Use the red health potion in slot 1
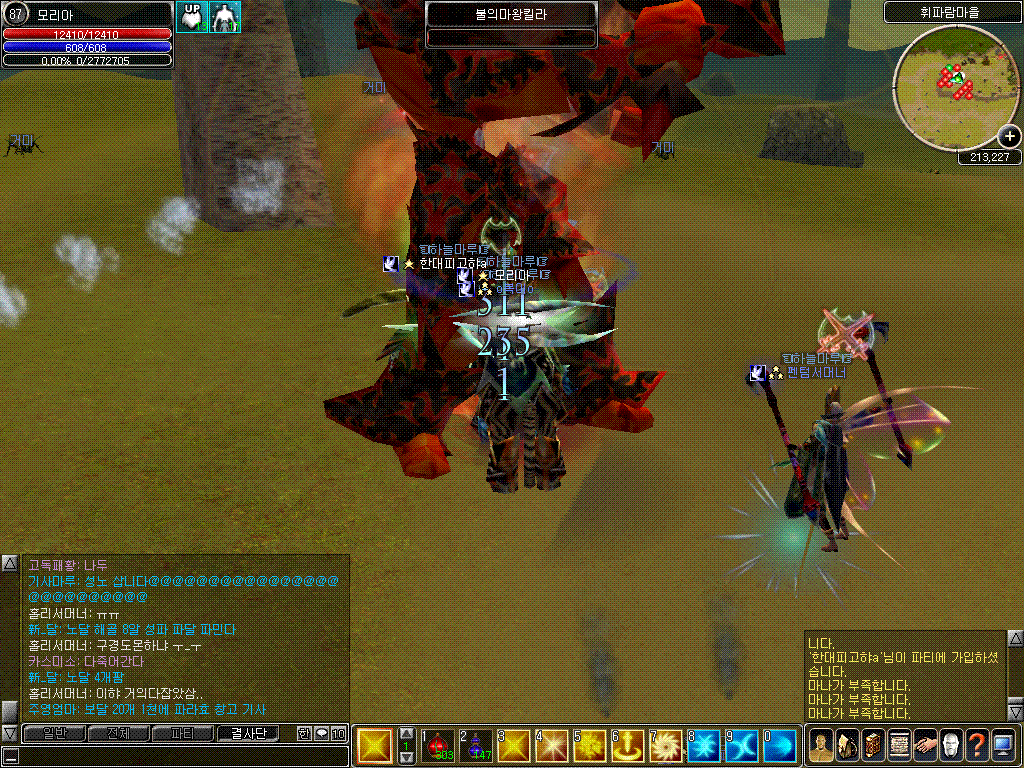This screenshot has width=1024, height=768. [438, 745]
